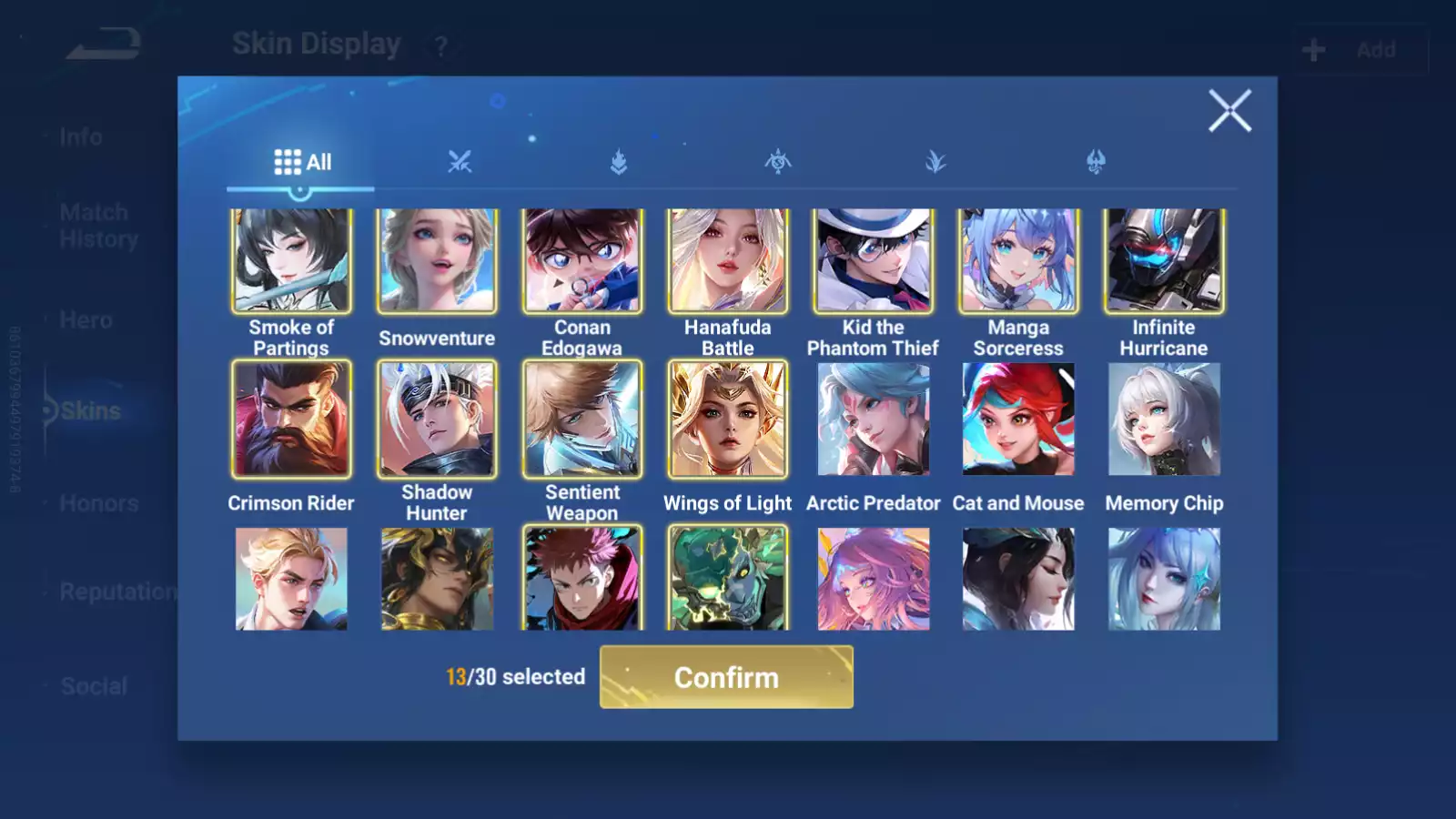Screen dimensions: 1456x819
Task: Switch to the All skins tab
Action: (302, 162)
